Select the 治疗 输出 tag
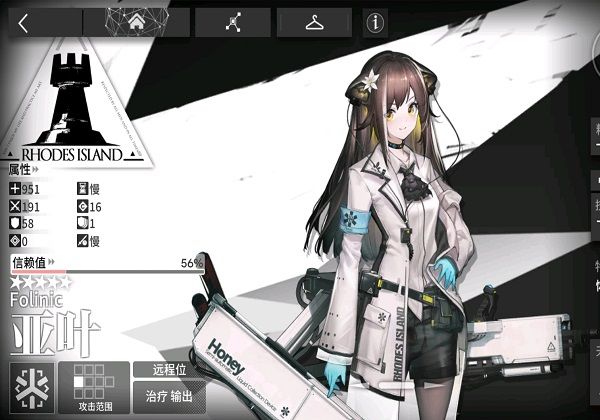Screen dimensions: 600x420 pos(168,394)
